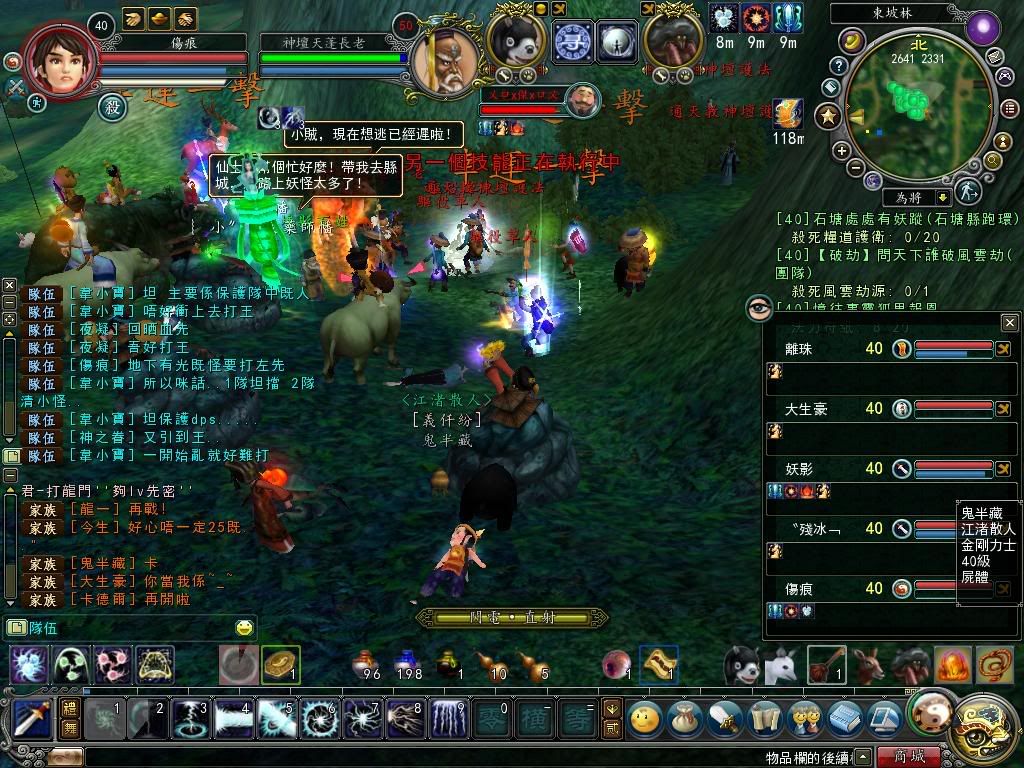Image resolution: width=1024 pixels, height=768 pixels.
Task: Close the team member panel
Action: [x=1009, y=323]
